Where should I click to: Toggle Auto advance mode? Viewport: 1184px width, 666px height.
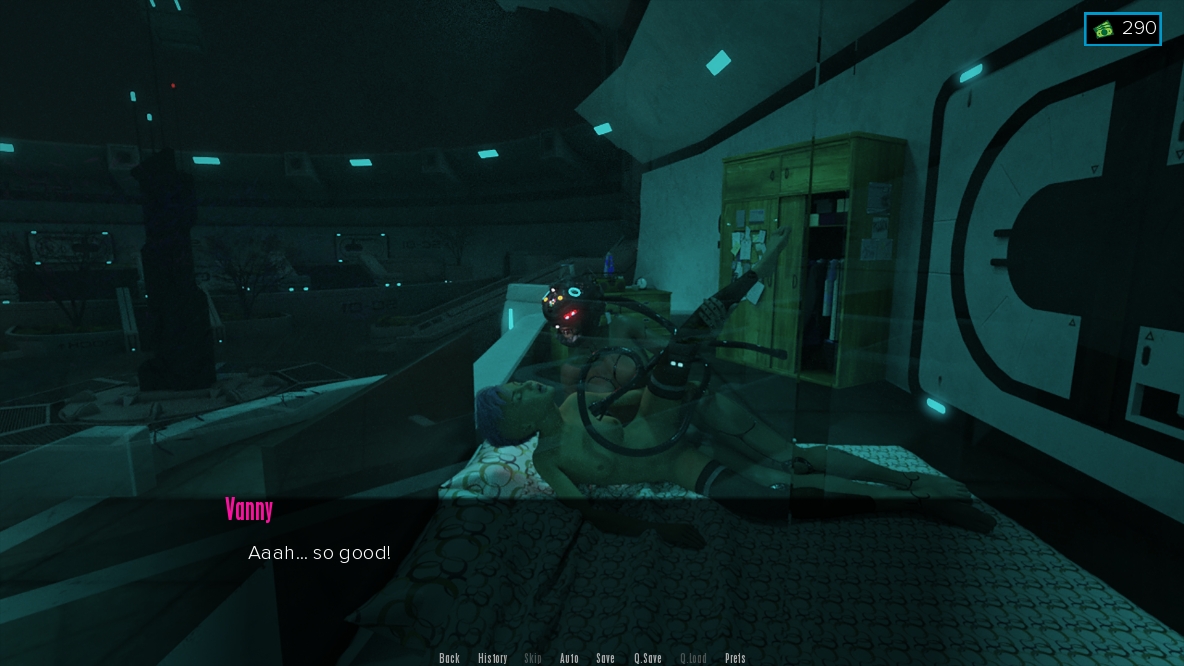pos(569,658)
